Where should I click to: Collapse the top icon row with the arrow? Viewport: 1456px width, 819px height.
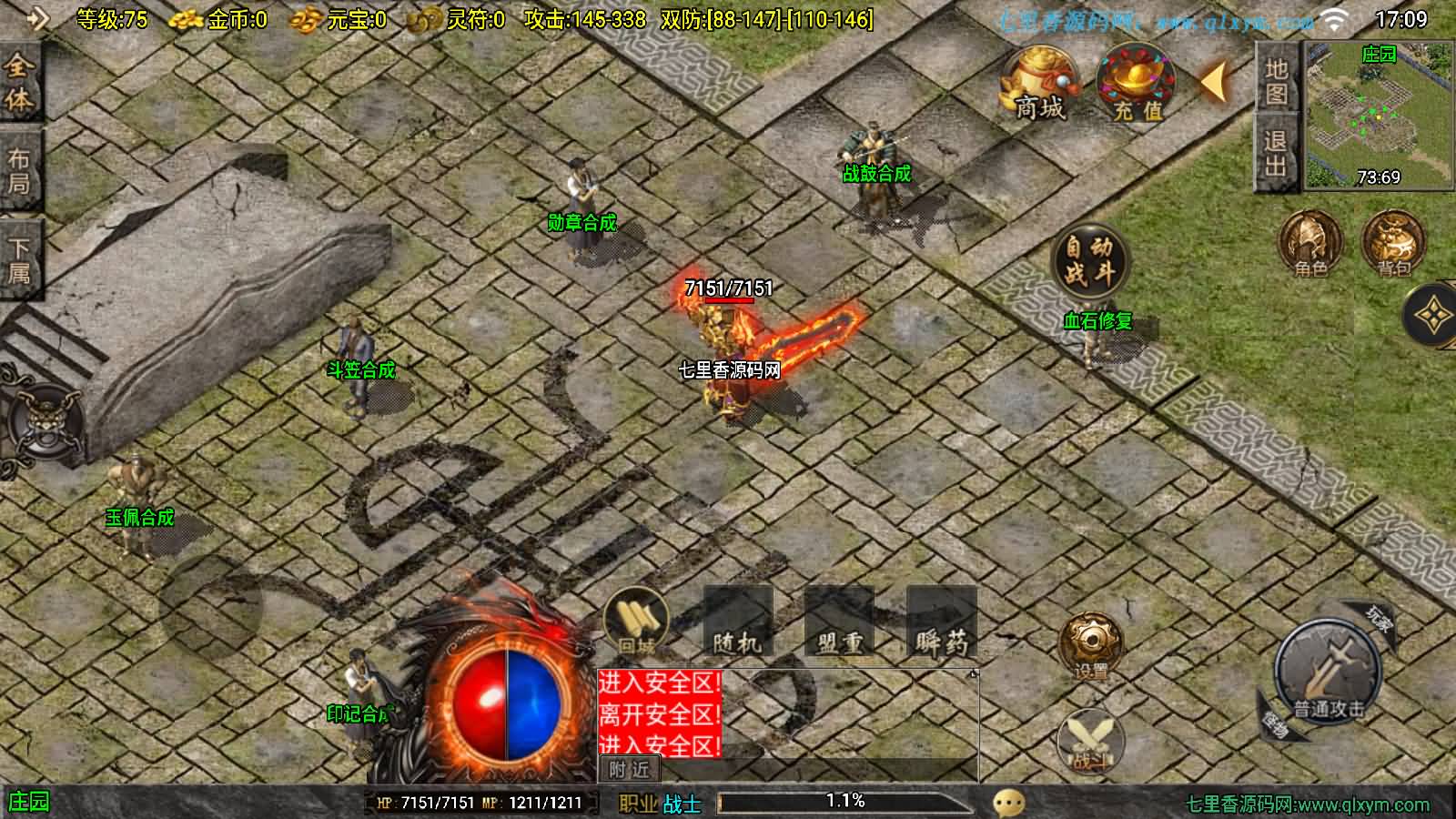pos(1215,82)
